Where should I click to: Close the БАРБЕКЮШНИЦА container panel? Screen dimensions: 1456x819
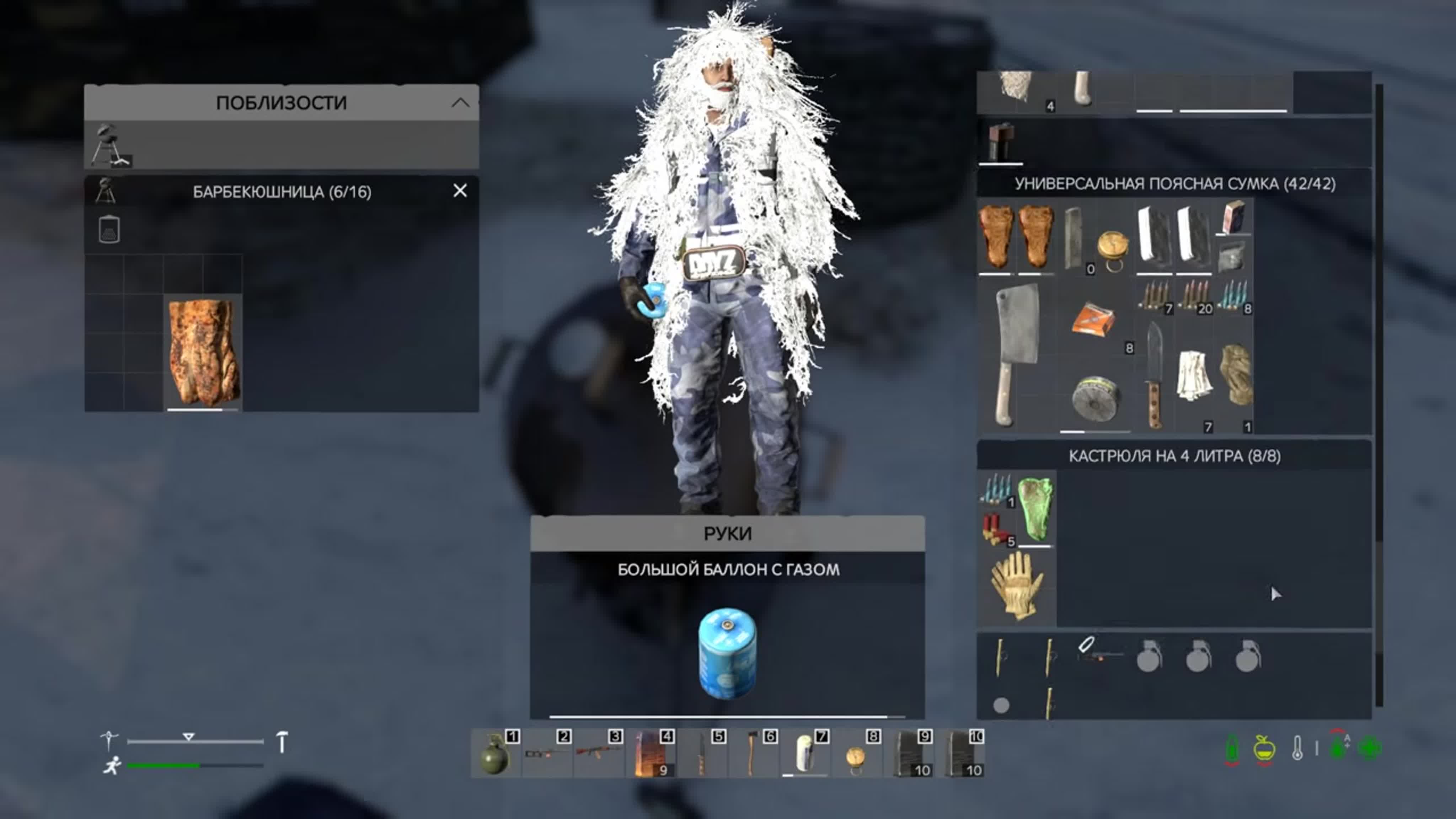[460, 191]
